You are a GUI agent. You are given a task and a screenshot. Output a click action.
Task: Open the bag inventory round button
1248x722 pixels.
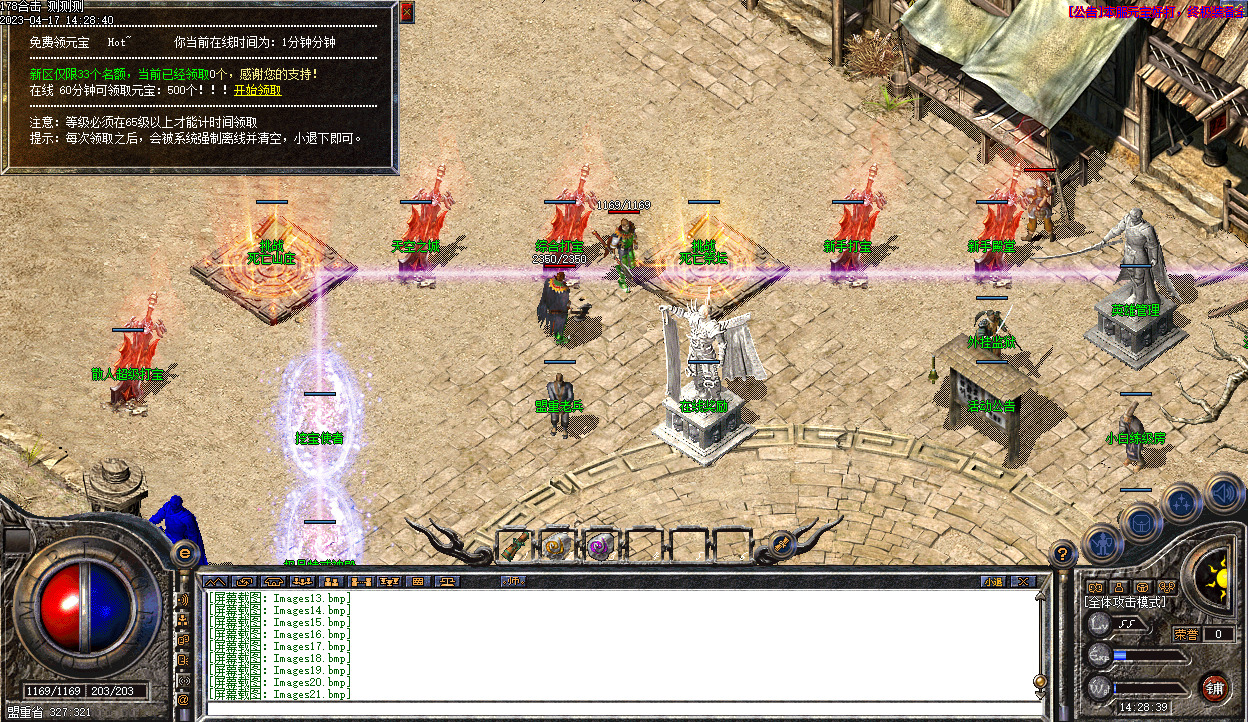1140,521
